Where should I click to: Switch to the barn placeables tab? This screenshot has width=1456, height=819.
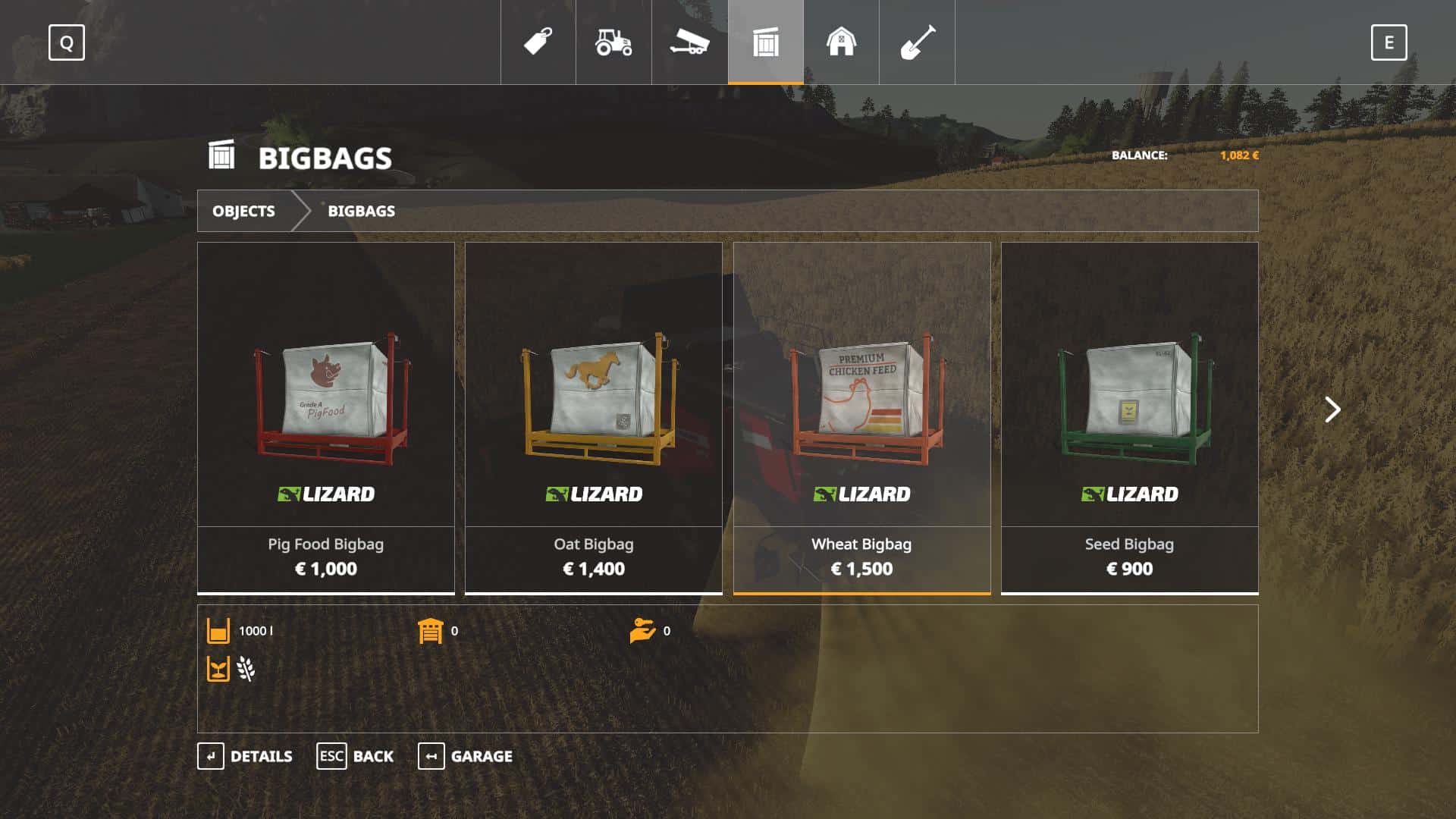point(841,42)
